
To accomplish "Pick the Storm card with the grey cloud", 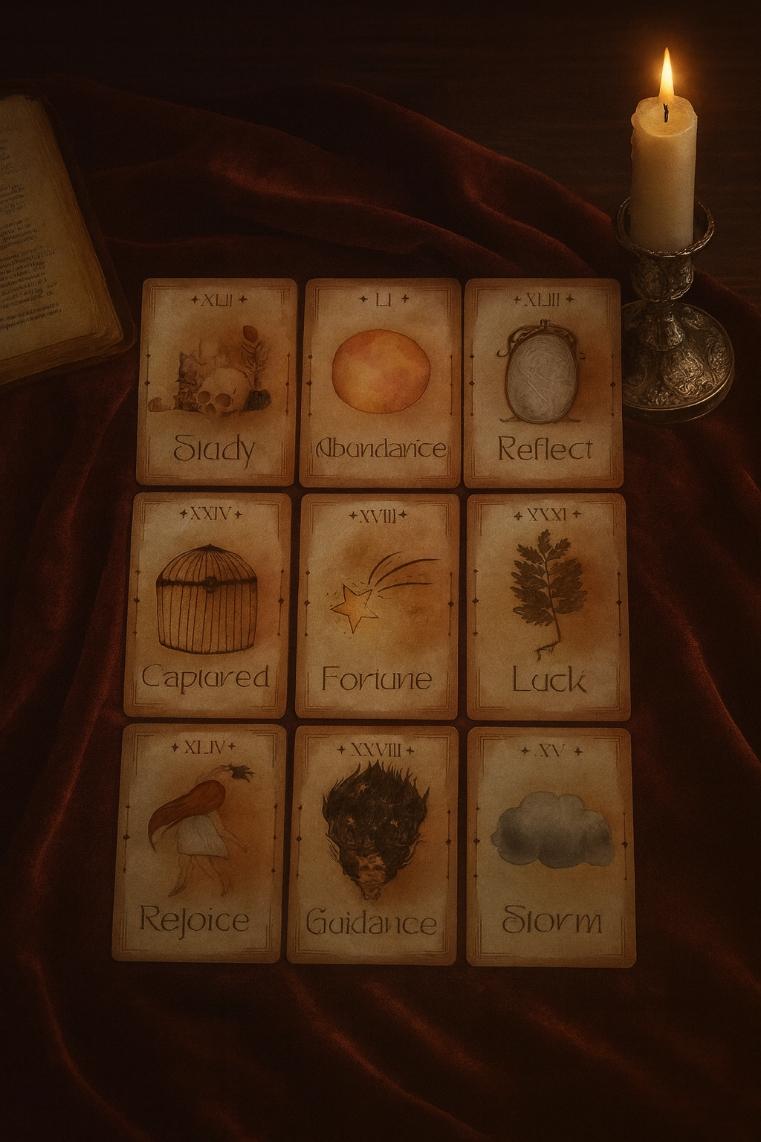I will 550,846.
